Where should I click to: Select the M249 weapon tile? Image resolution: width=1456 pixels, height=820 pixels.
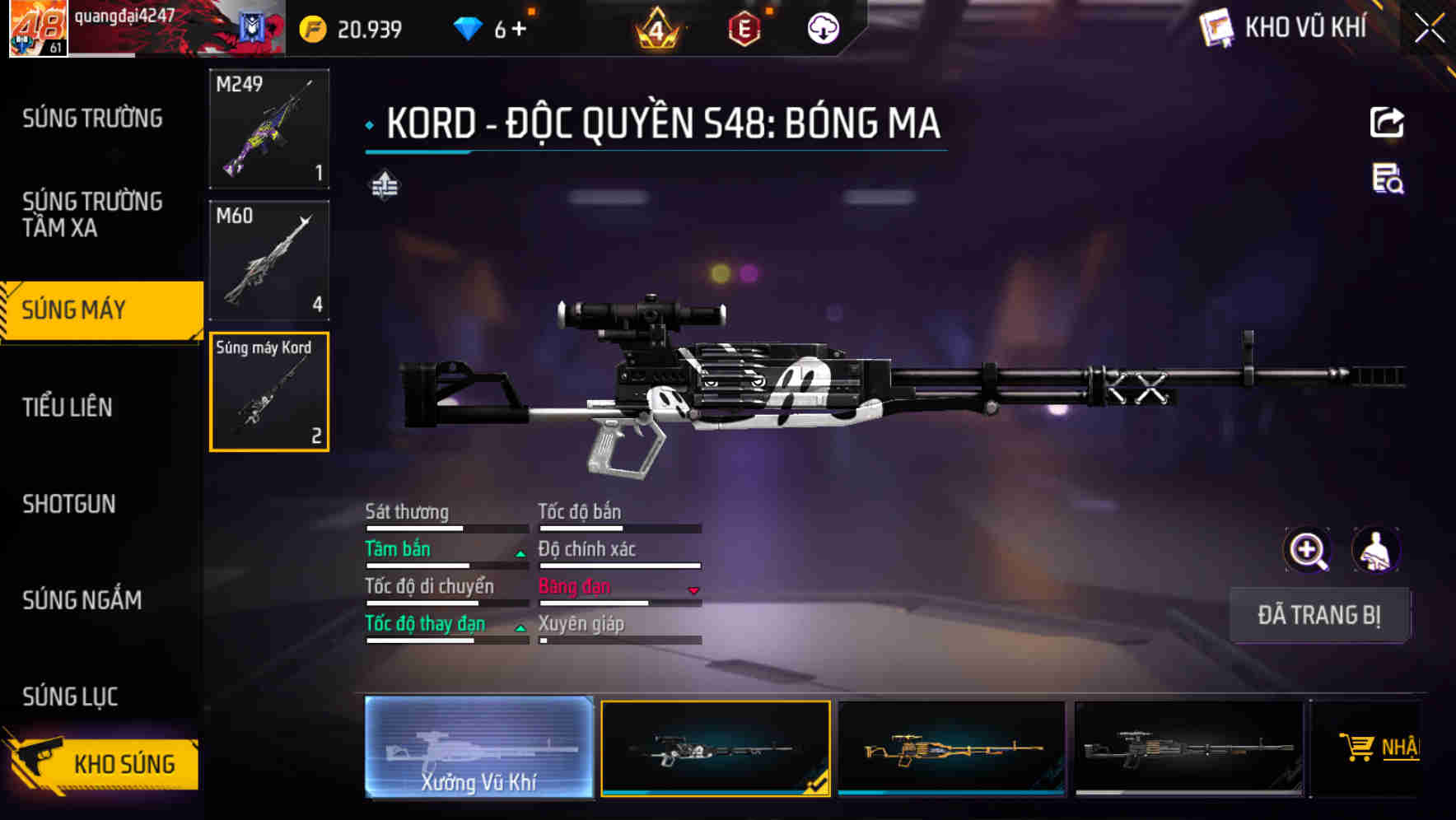[269, 128]
